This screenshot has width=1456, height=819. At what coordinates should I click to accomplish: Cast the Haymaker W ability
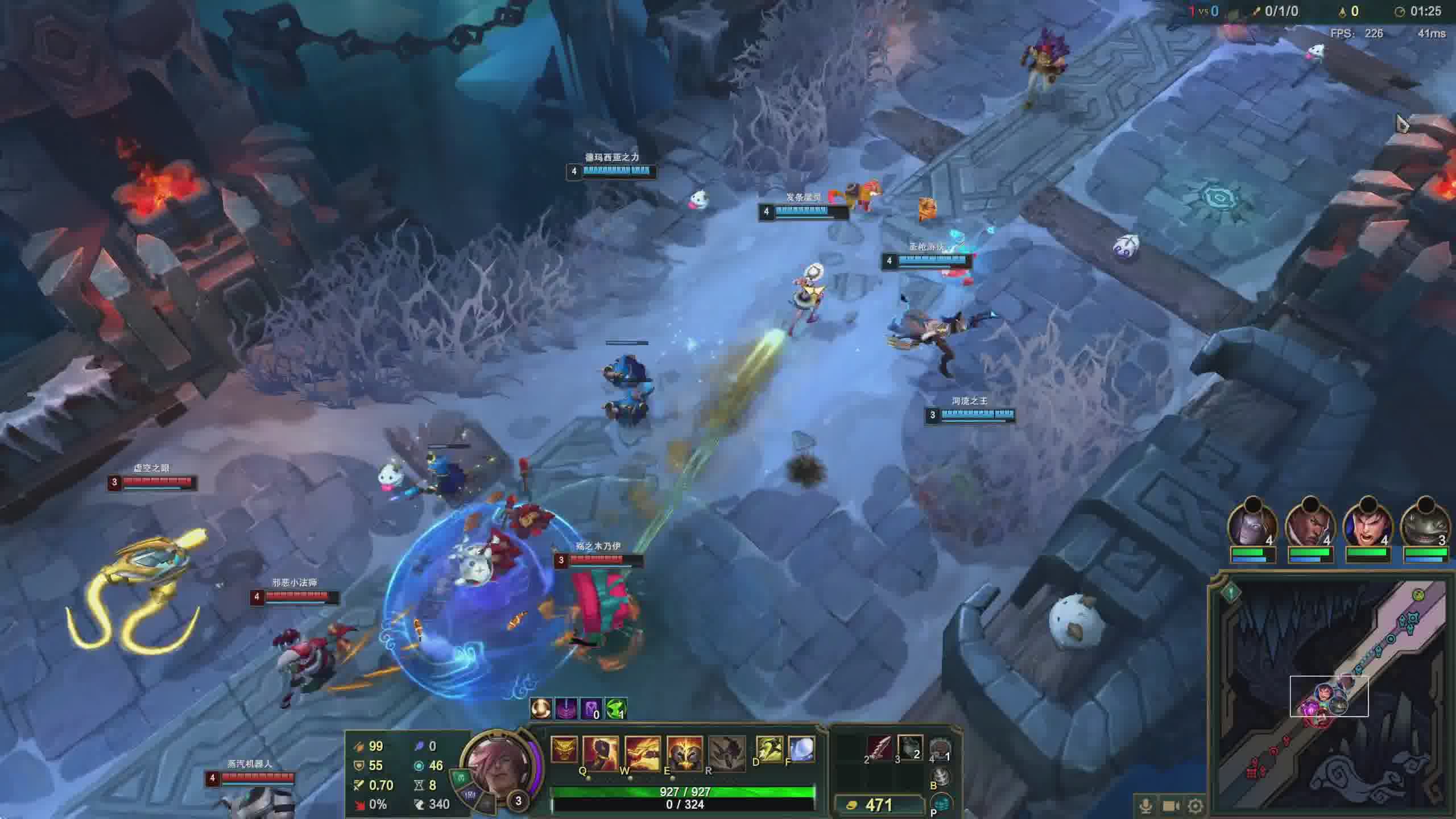tap(642, 752)
